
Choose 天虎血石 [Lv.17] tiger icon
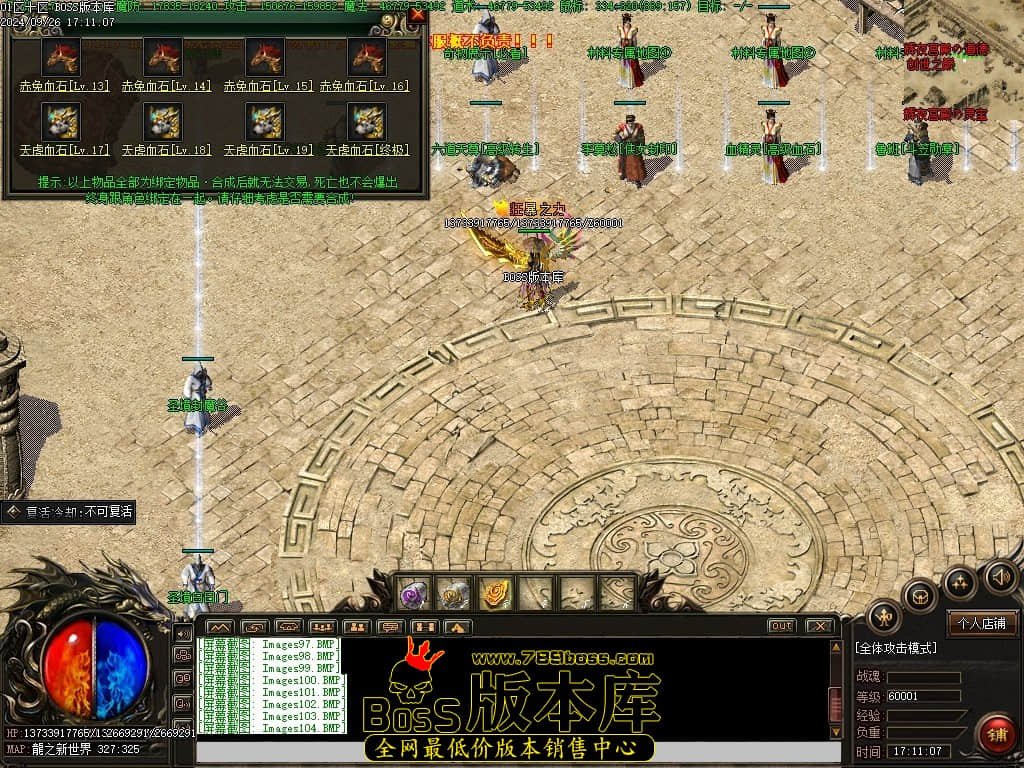61,122
